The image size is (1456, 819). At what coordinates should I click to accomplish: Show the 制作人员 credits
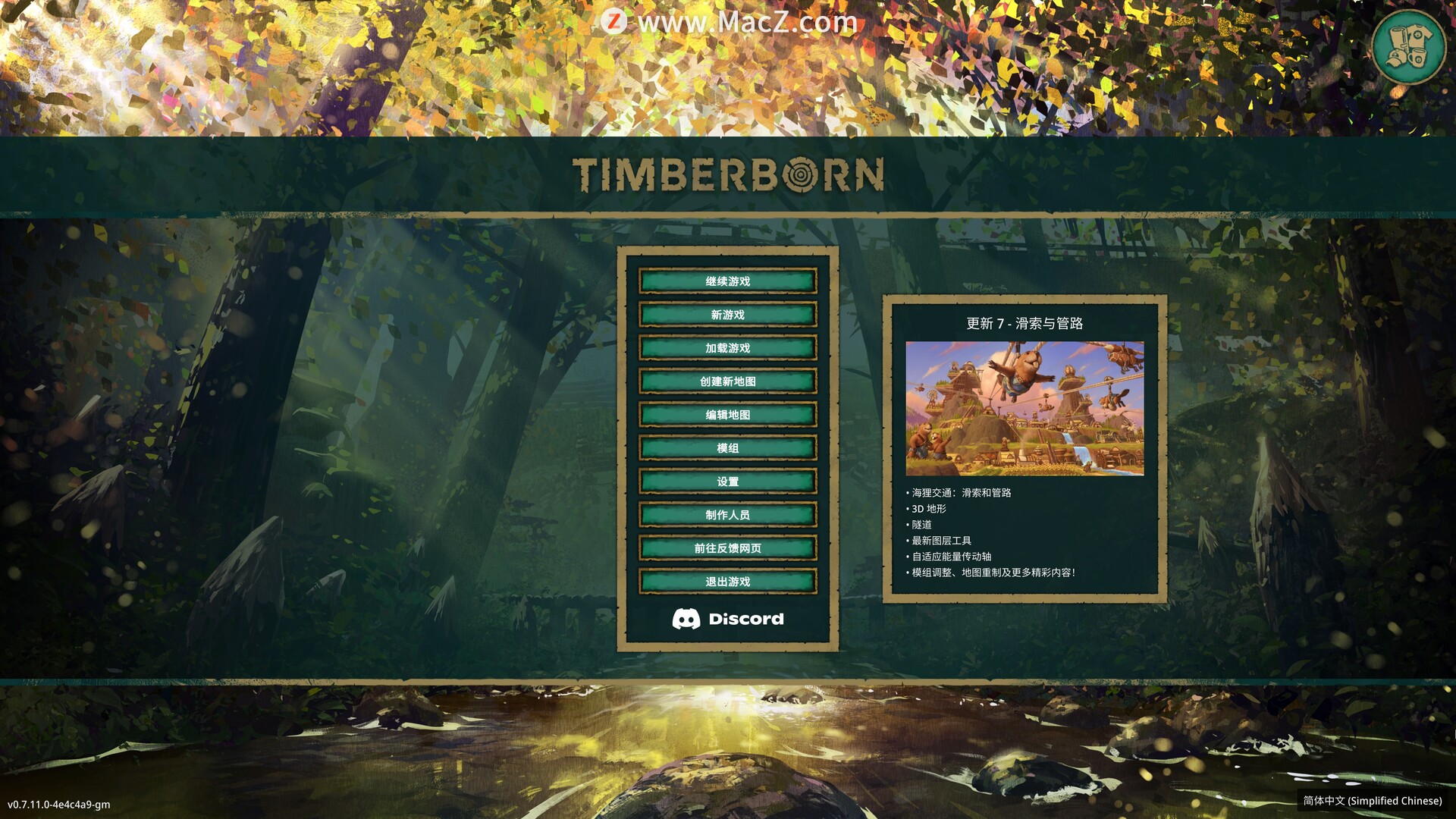(x=727, y=515)
